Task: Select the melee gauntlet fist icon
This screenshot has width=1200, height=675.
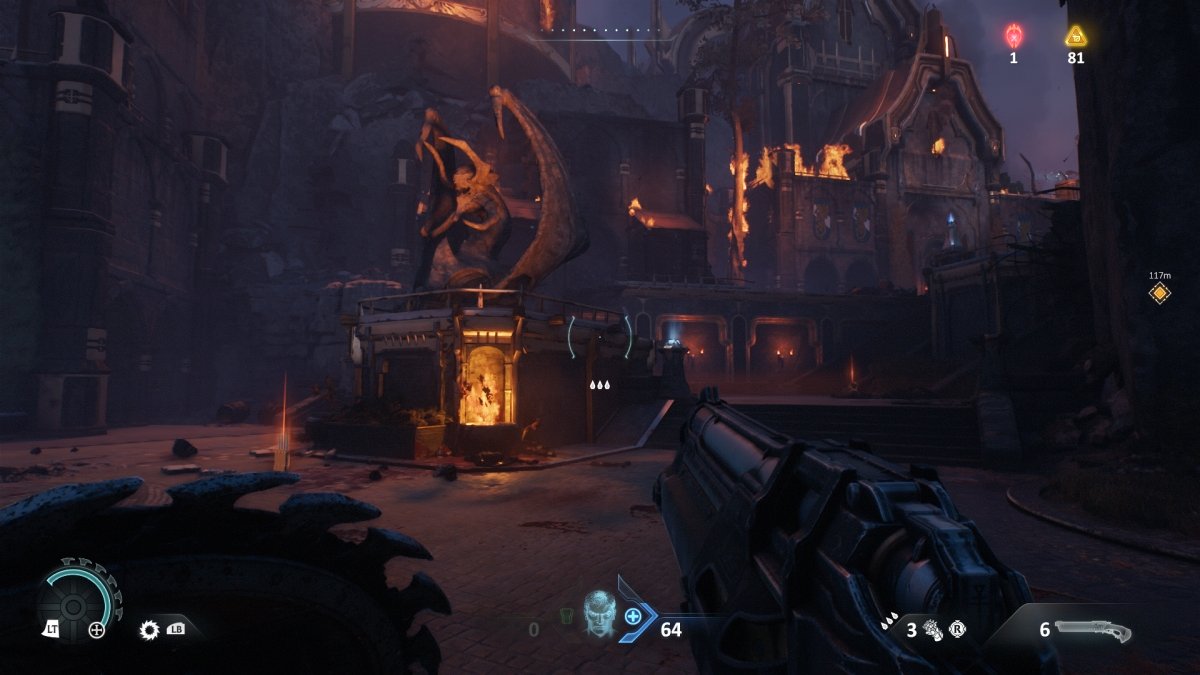Action: pyautogui.click(x=932, y=630)
